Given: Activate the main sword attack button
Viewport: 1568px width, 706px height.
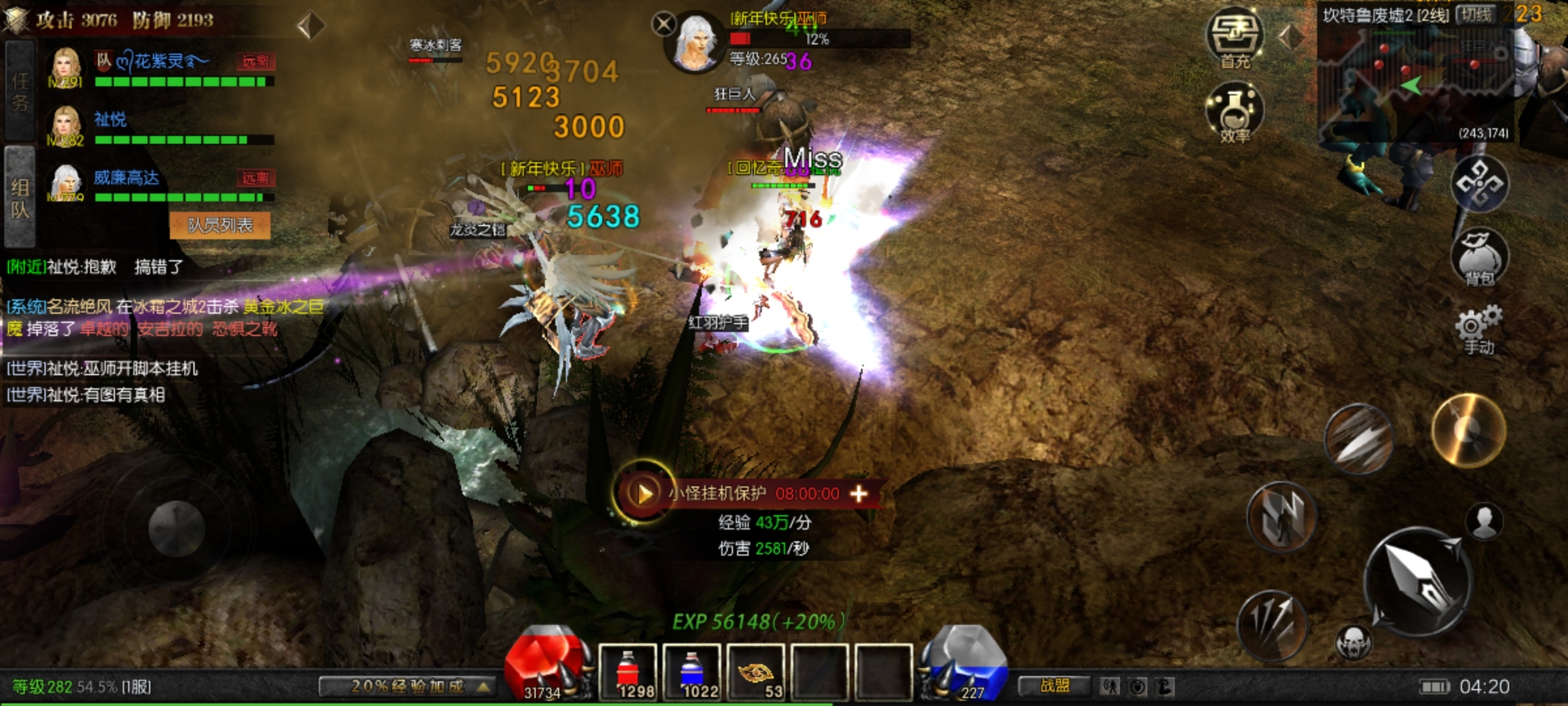Looking at the screenshot, I should (x=1418, y=582).
